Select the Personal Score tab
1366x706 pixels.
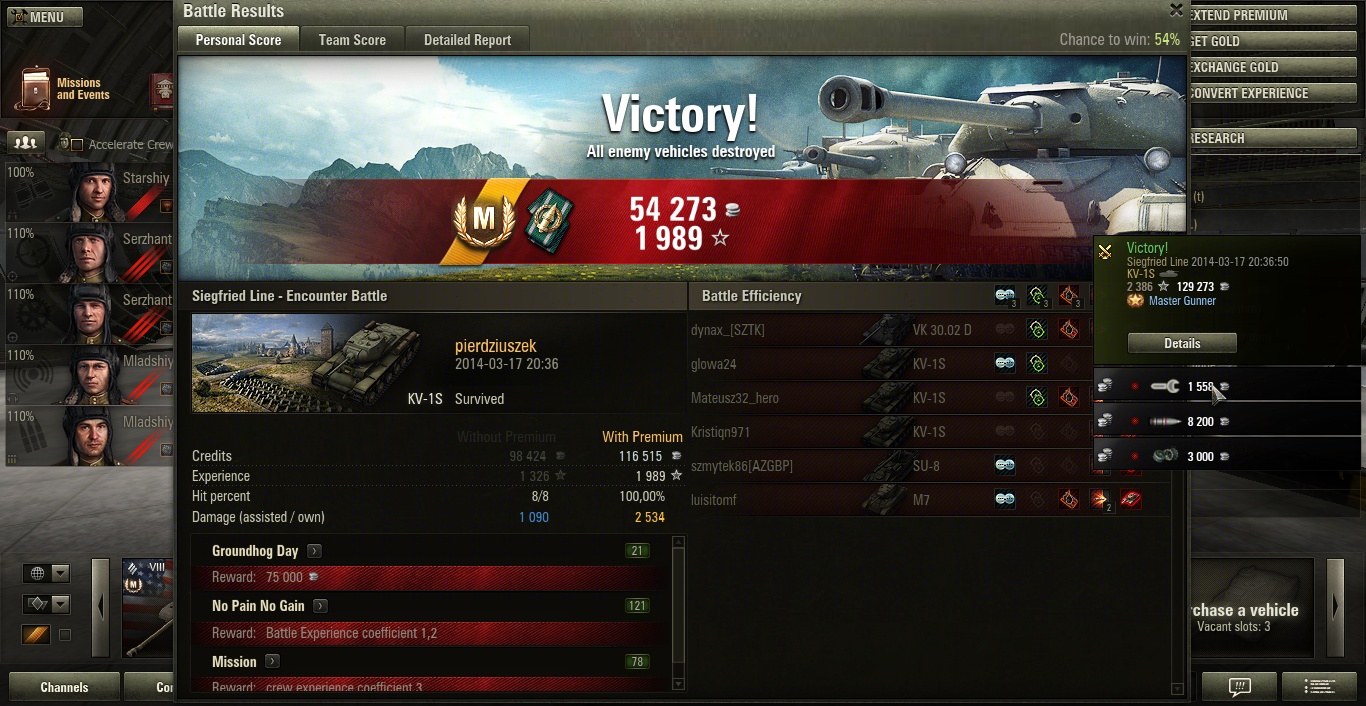tap(238, 40)
